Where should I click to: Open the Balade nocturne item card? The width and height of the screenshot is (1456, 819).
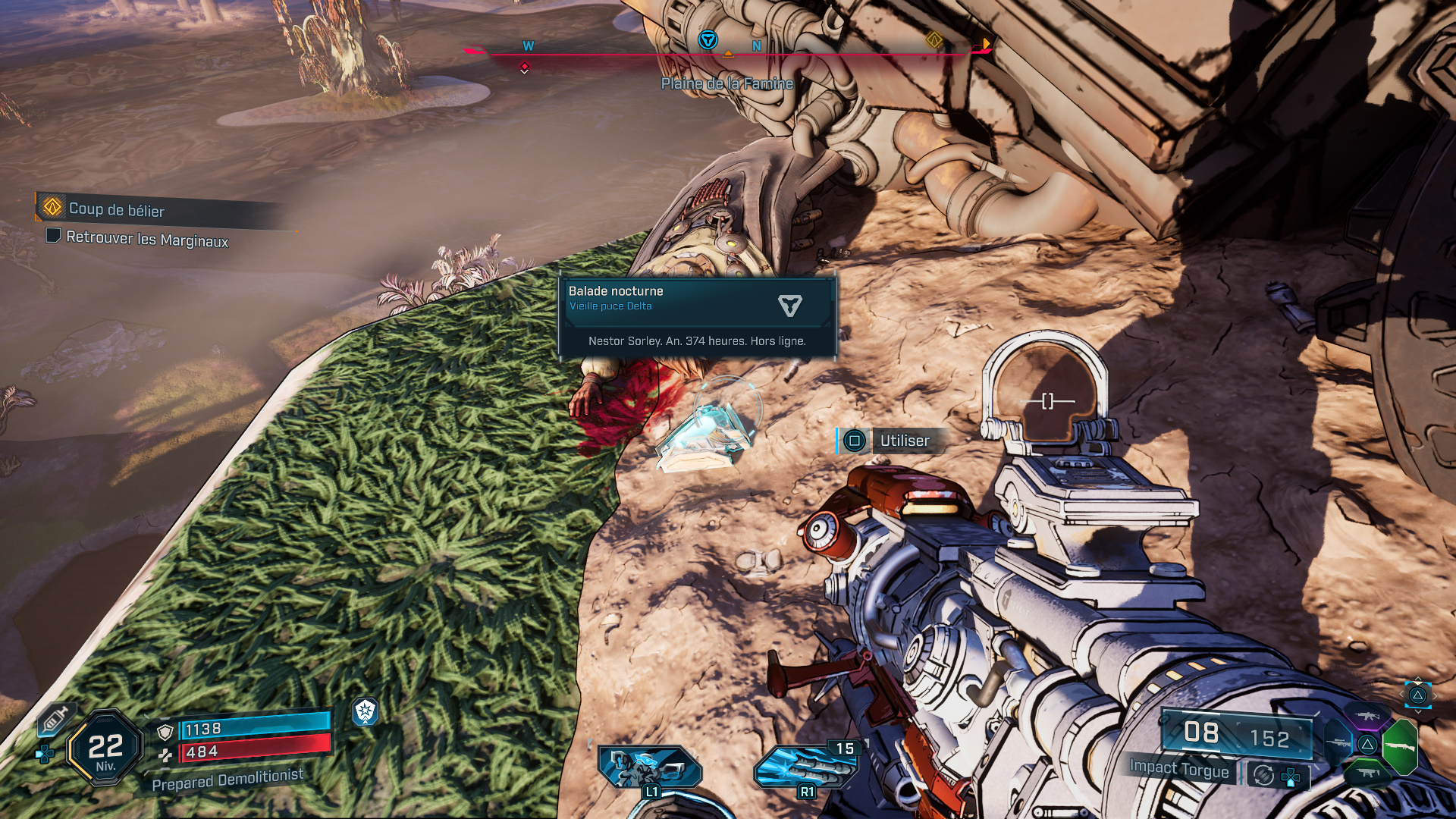pyautogui.click(x=697, y=315)
